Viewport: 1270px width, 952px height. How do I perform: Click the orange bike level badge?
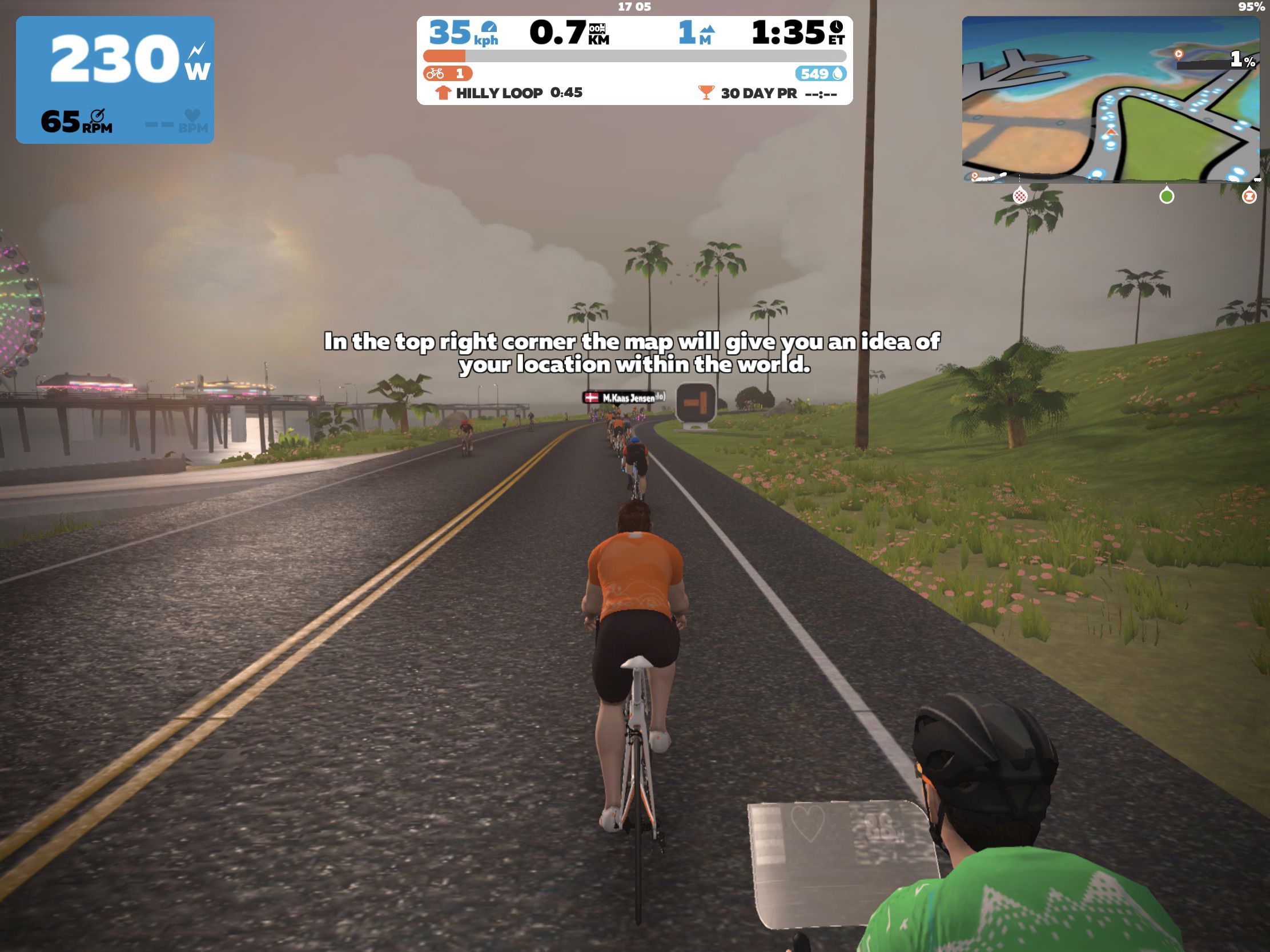point(447,74)
